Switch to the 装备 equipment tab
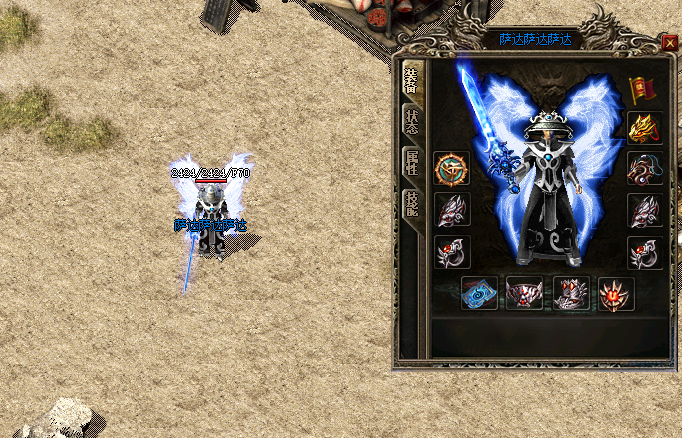 (x=411, y=82)
